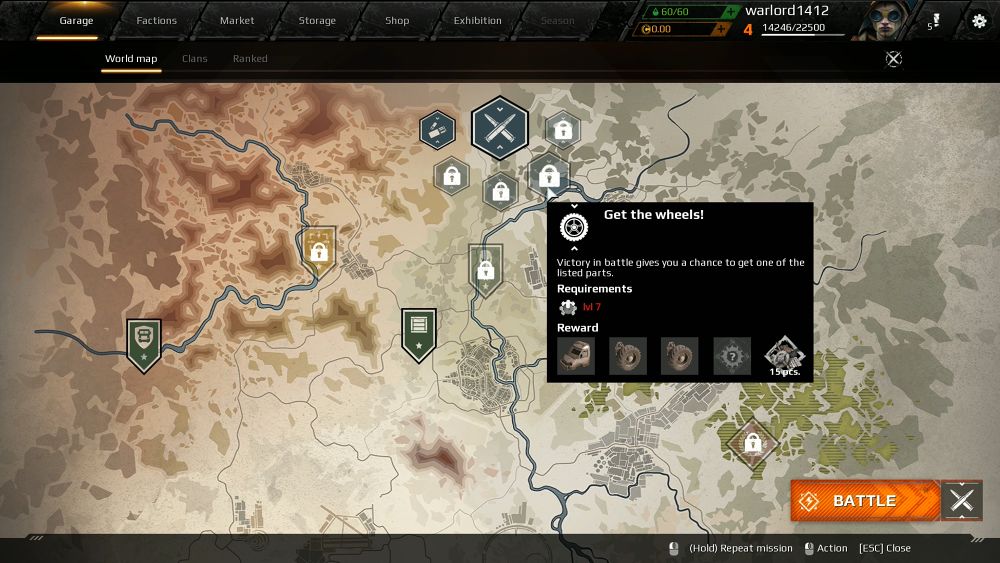Click the locked yellow banner mission marker
Image resolution: width=1000 pixels, height=563 pixels.
point(319,250)
